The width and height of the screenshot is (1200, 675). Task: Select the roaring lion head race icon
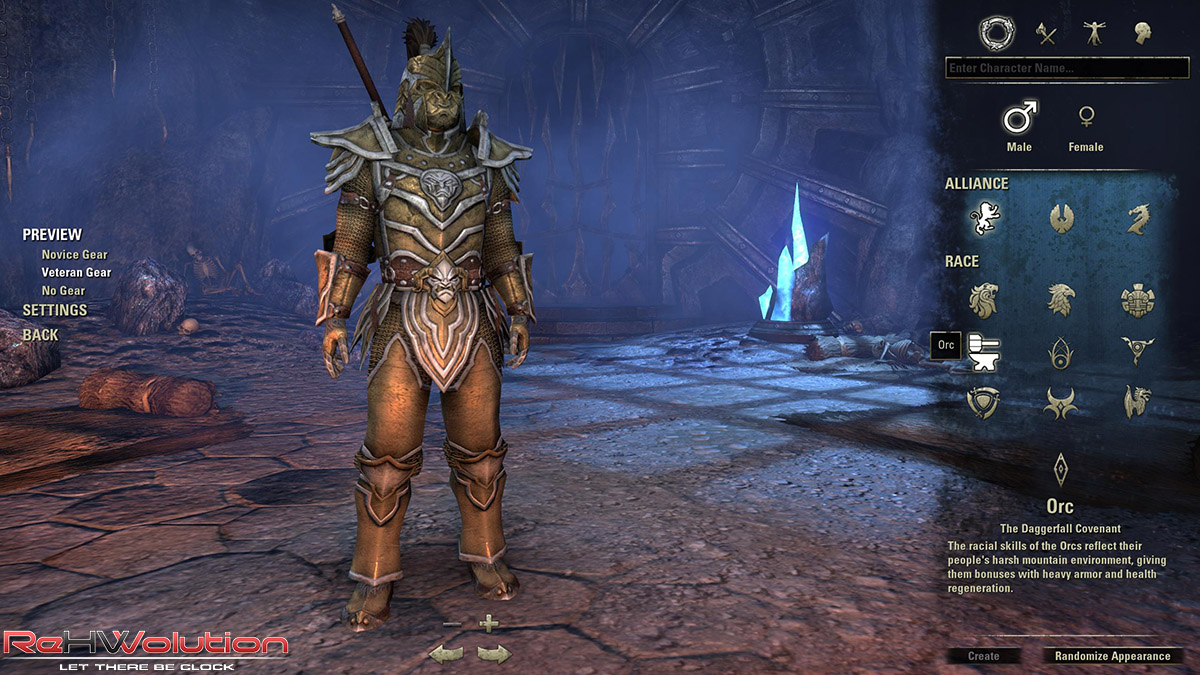point(984,299)
